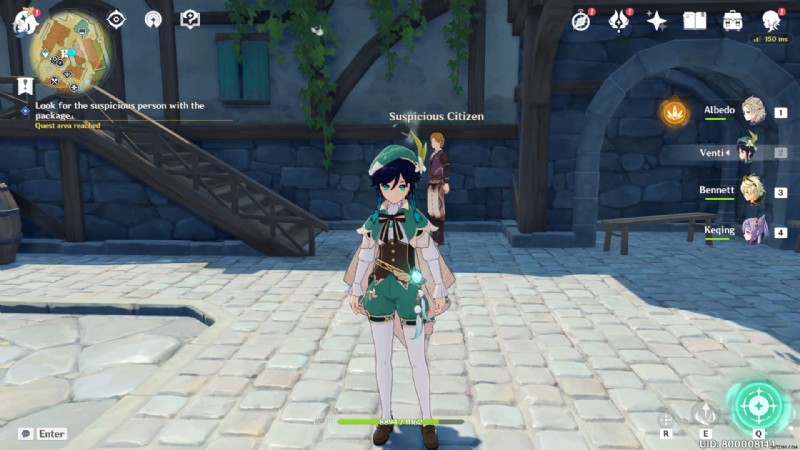Switch to party member Bennett

(x=750, y=192)
